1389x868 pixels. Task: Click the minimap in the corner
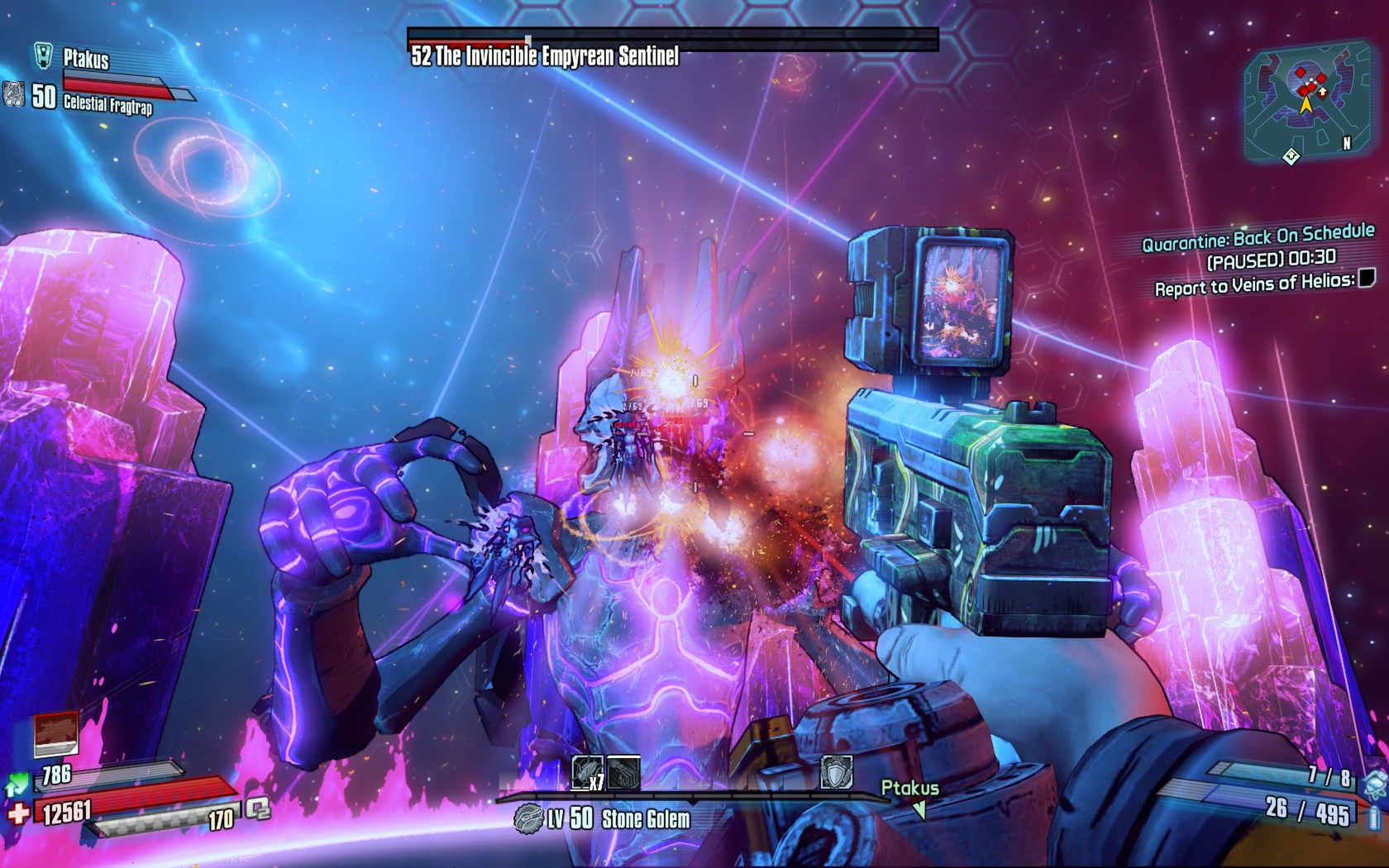coord(1301,102)
